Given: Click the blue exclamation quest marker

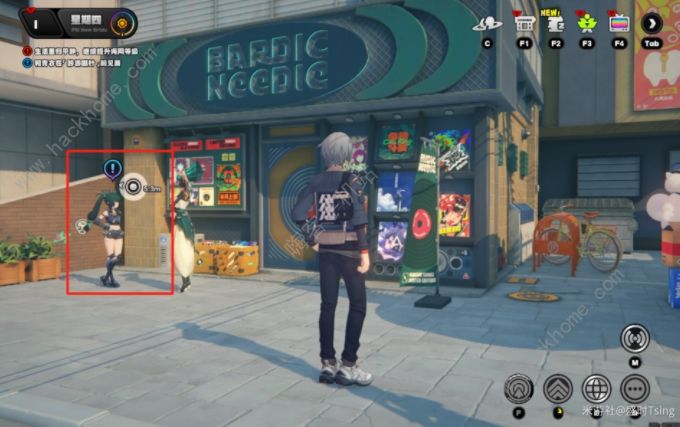Looking at the screenshot, I should point(112,168).
